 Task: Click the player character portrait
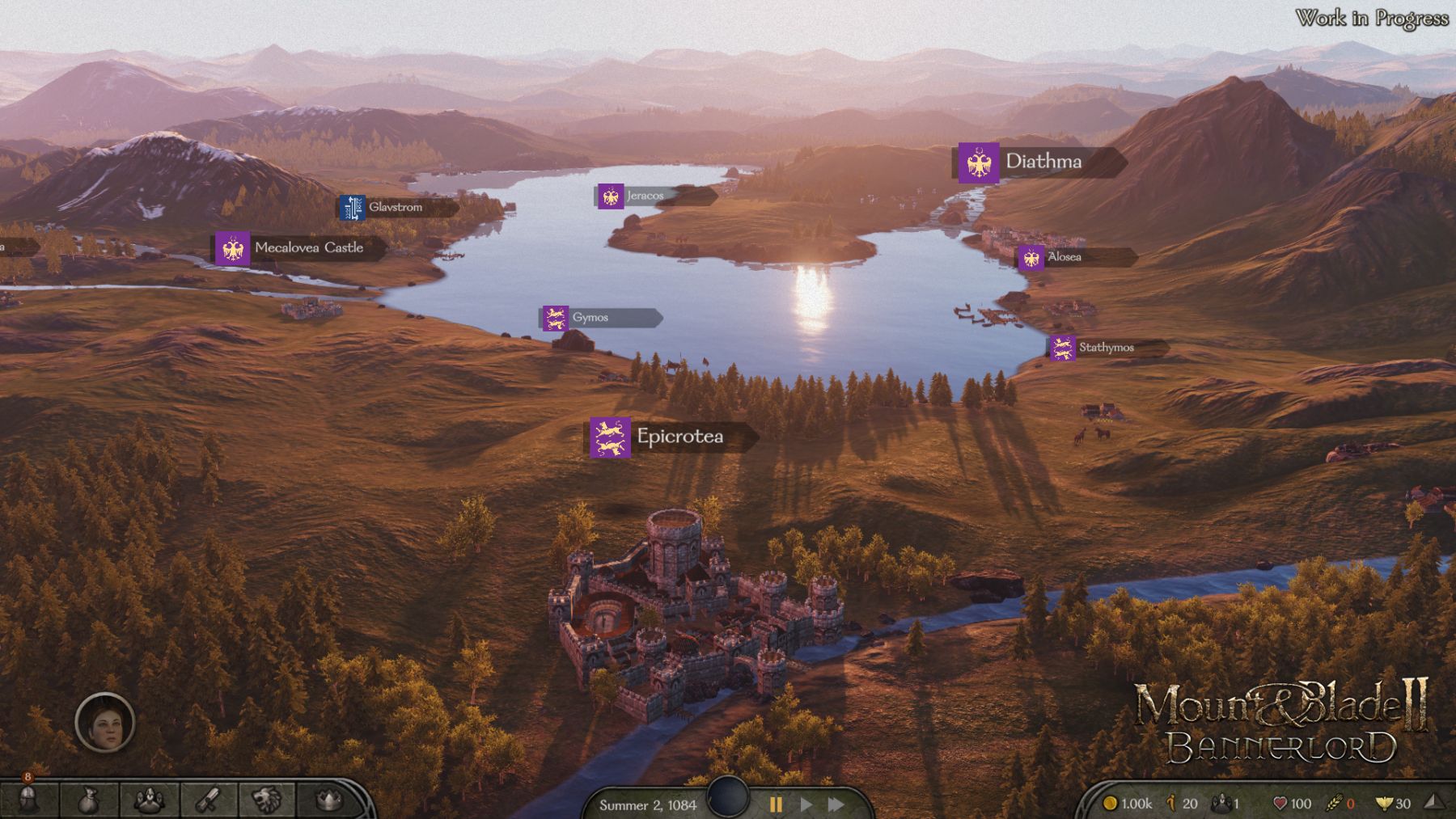[104, 722]
